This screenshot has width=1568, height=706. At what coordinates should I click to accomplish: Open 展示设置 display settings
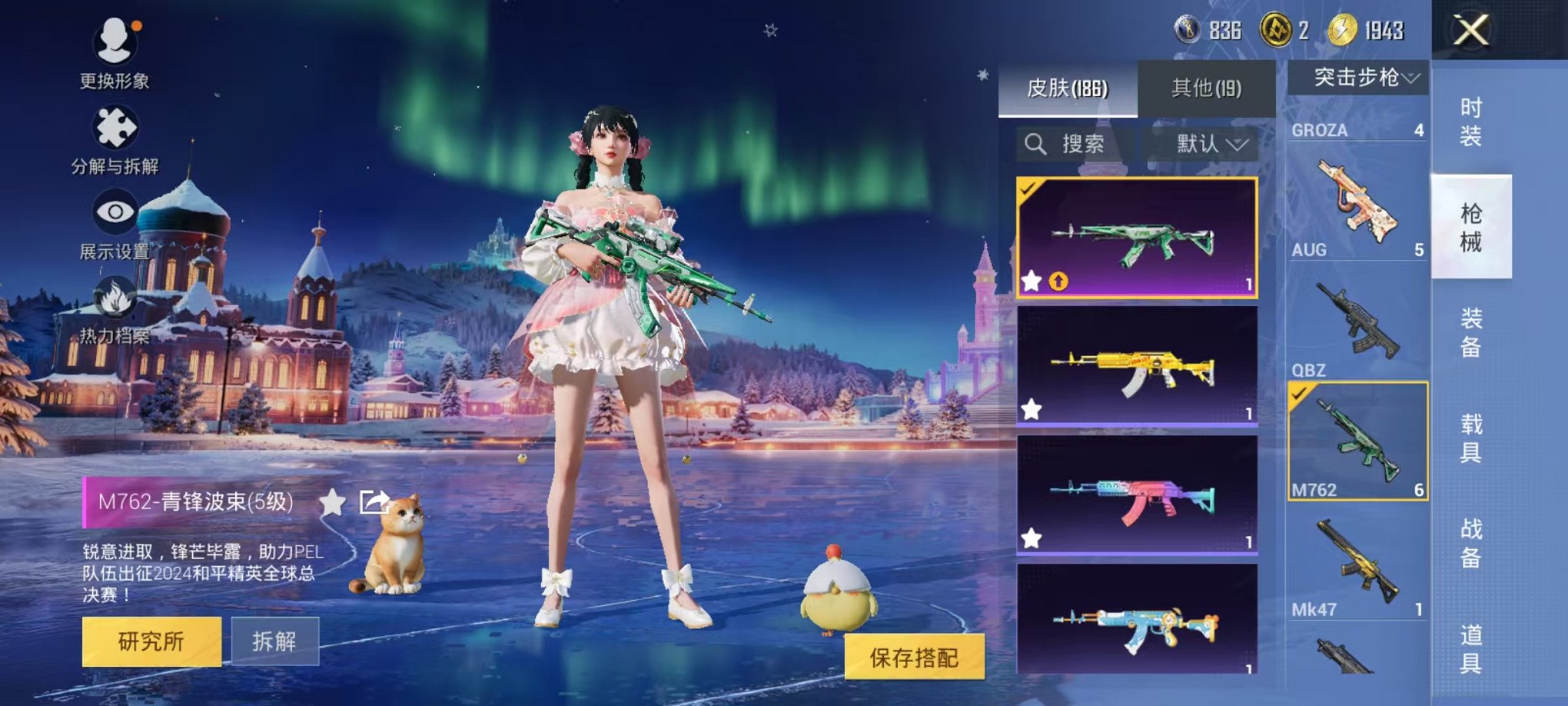[115, 214]
